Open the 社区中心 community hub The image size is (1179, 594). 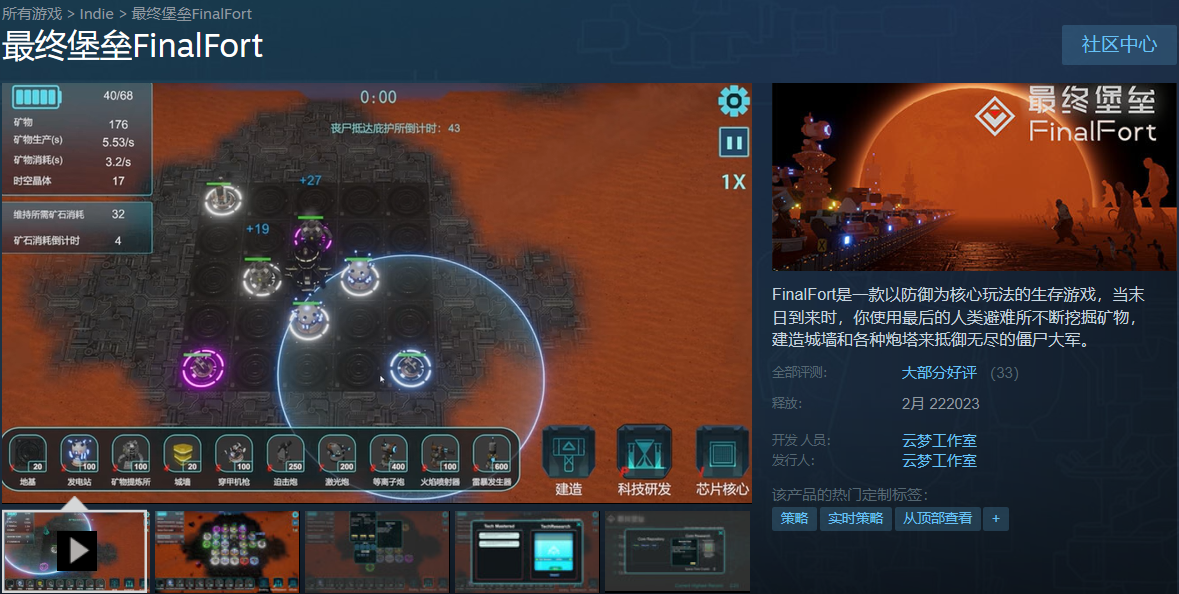click(1119, 45)
